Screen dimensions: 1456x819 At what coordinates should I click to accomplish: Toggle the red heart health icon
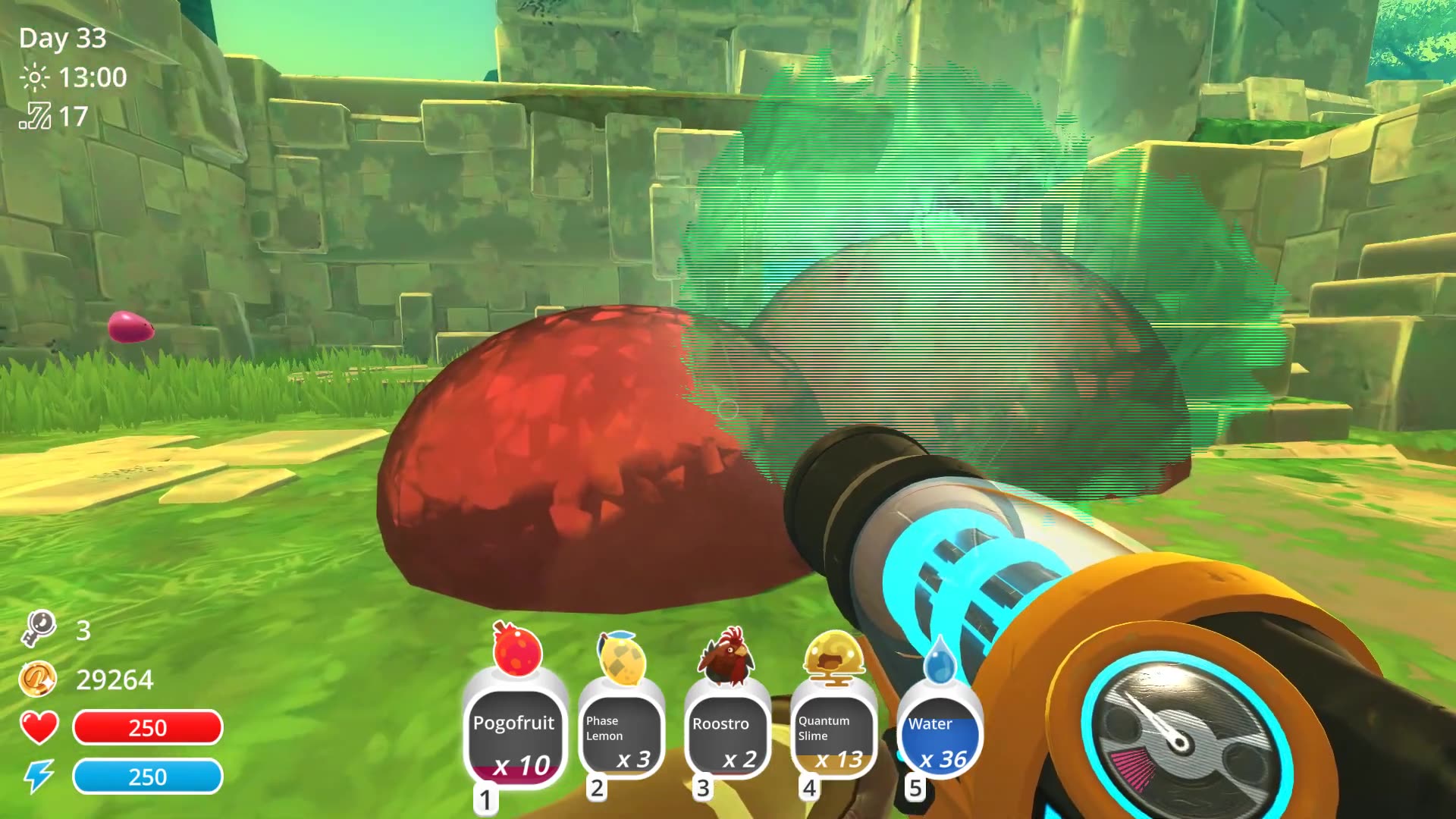coord(38,728)
